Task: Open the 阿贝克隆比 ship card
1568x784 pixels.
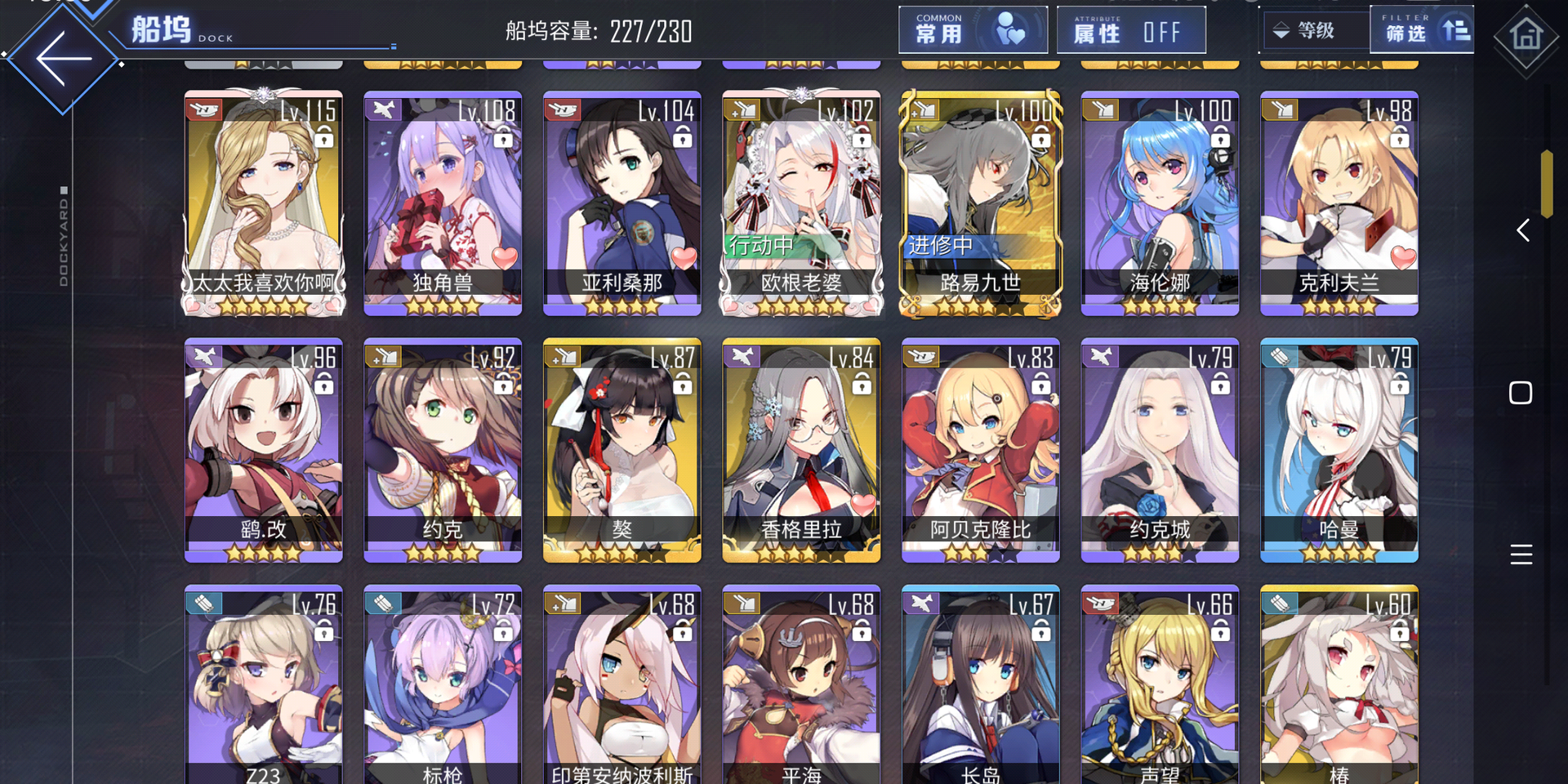Action: (981, 450)
